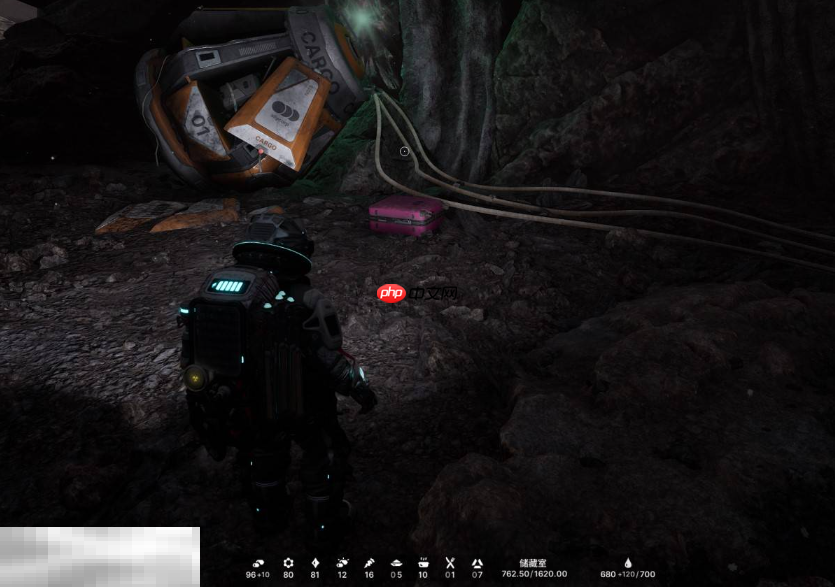
Task: Click the triangular emblem icon
Action: click(477, 563)
